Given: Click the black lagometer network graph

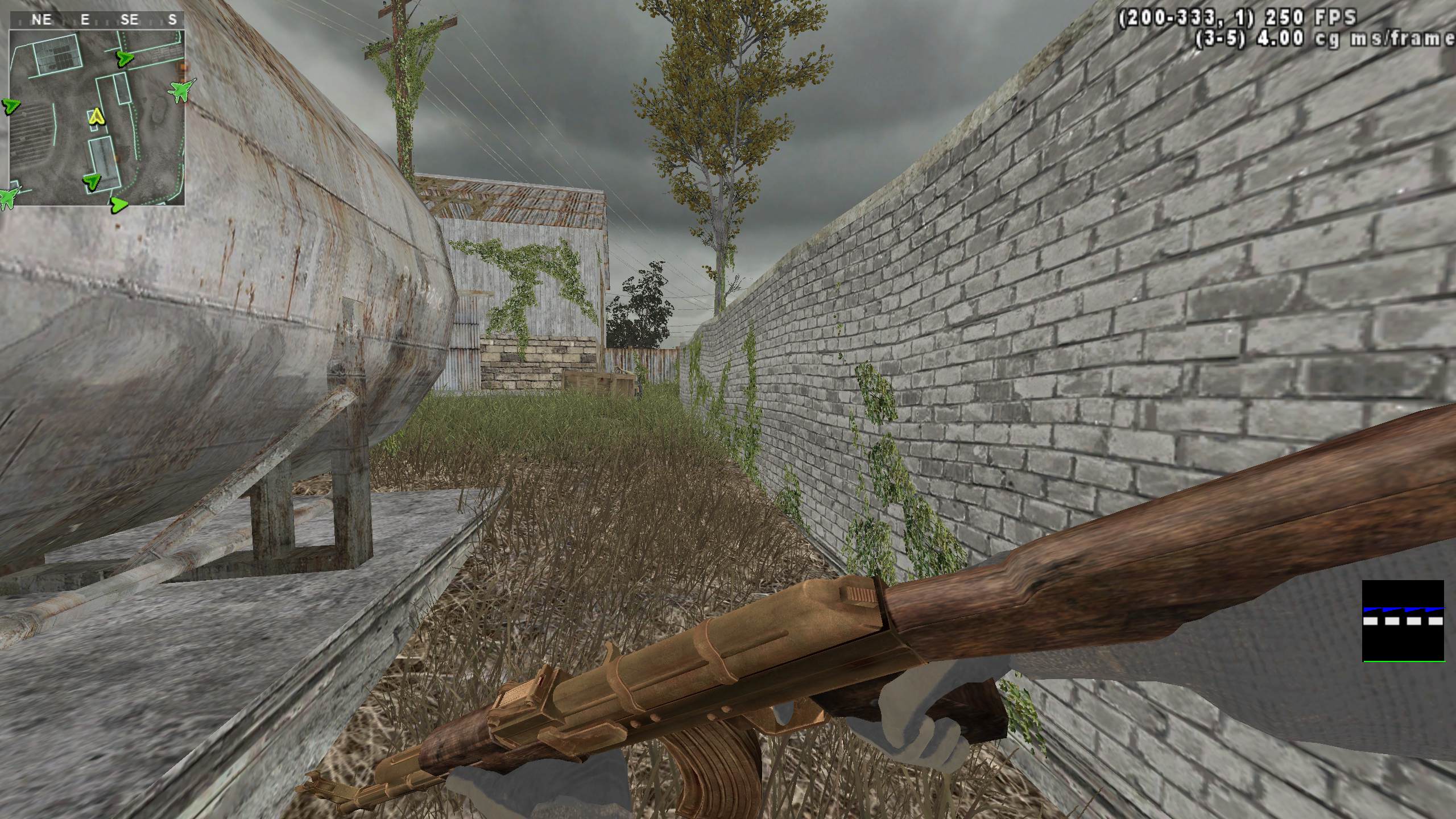Looking at the screenshot, I should click(x=1403, y=621).
